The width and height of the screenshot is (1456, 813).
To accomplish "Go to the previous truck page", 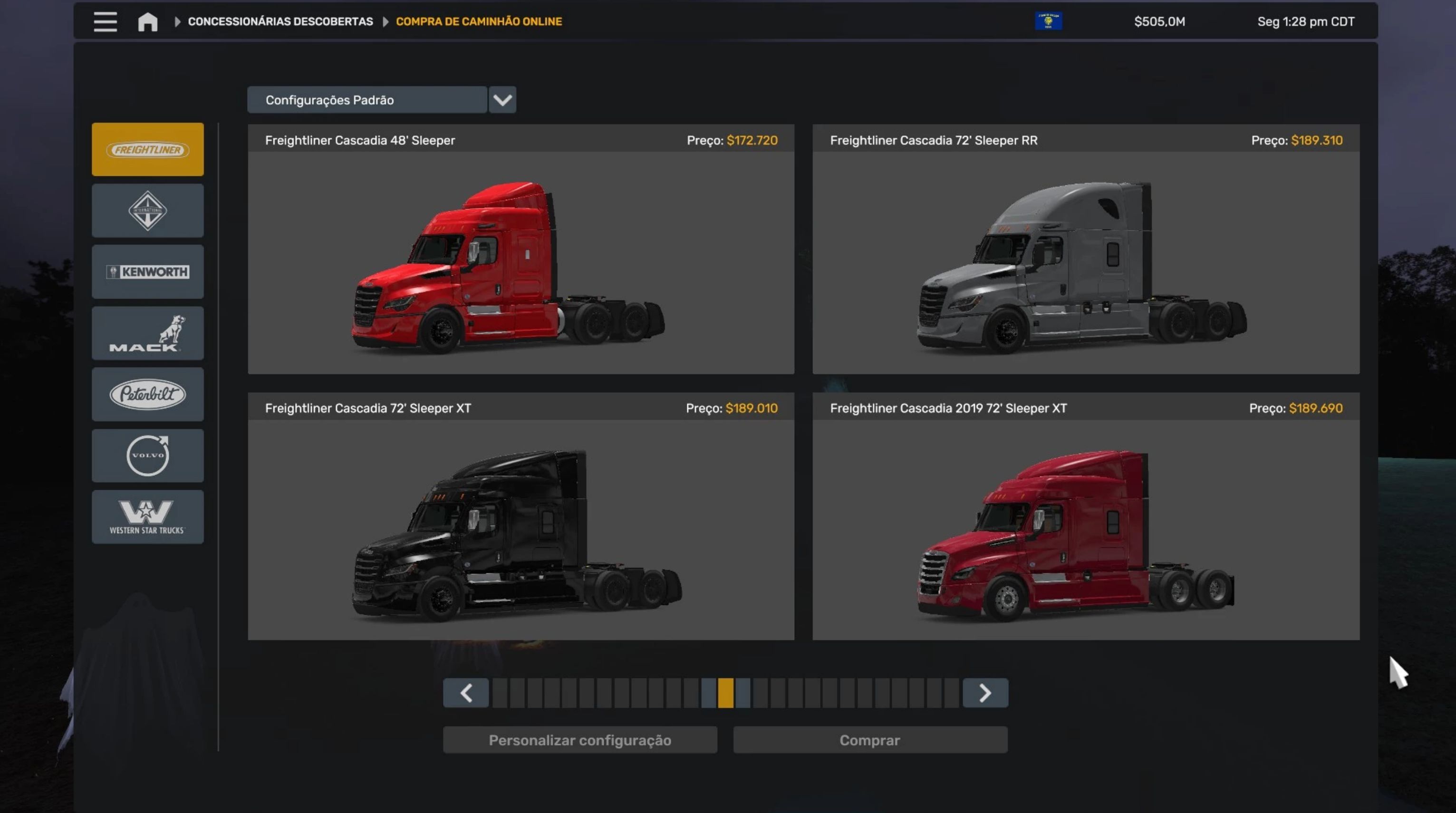I will tap(466, 693).
